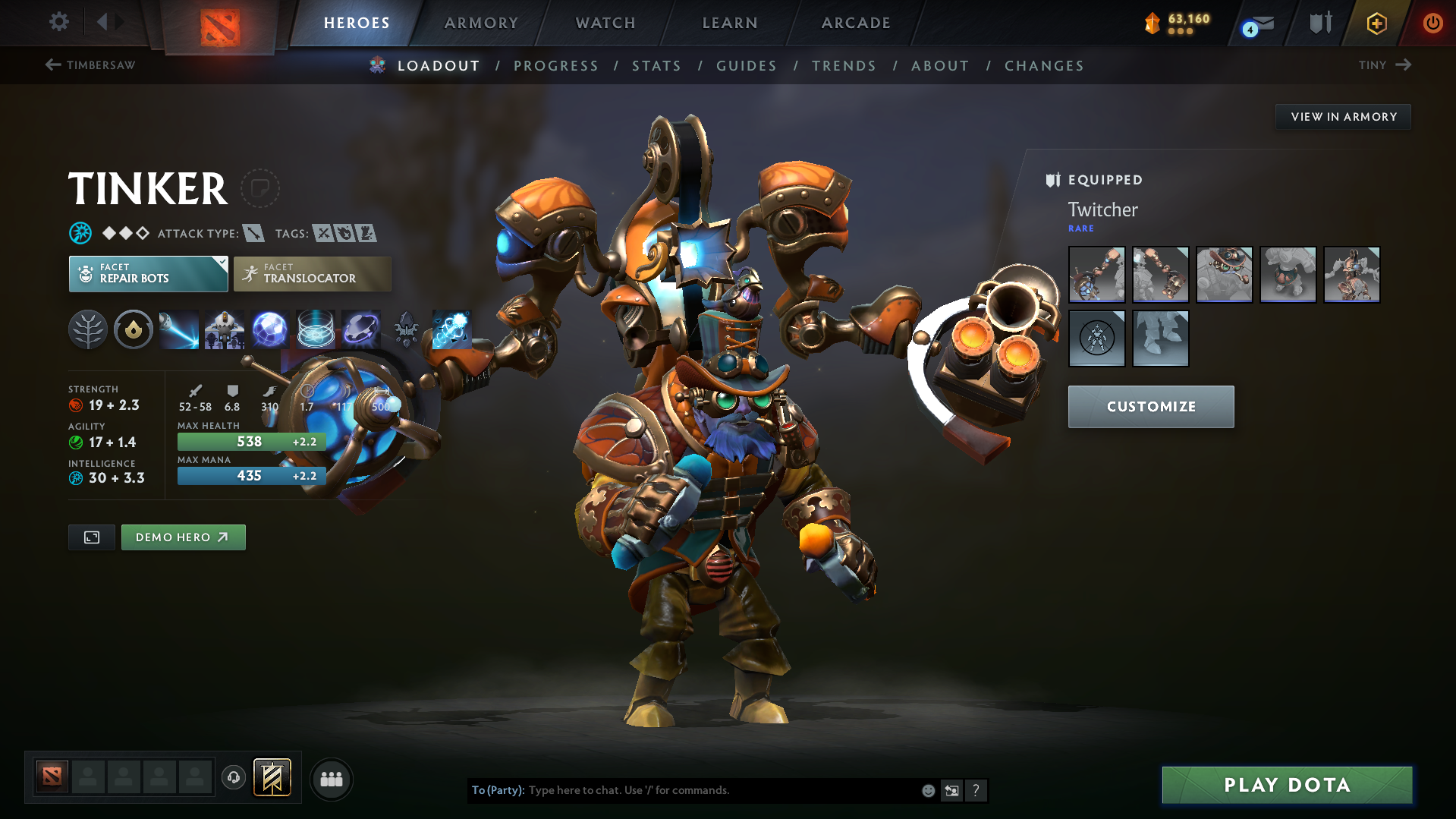The width and height of the screenshot is (1456, 819).
Task: Open Tinker's talent tree icon
Action: click(x=87, y=329)
